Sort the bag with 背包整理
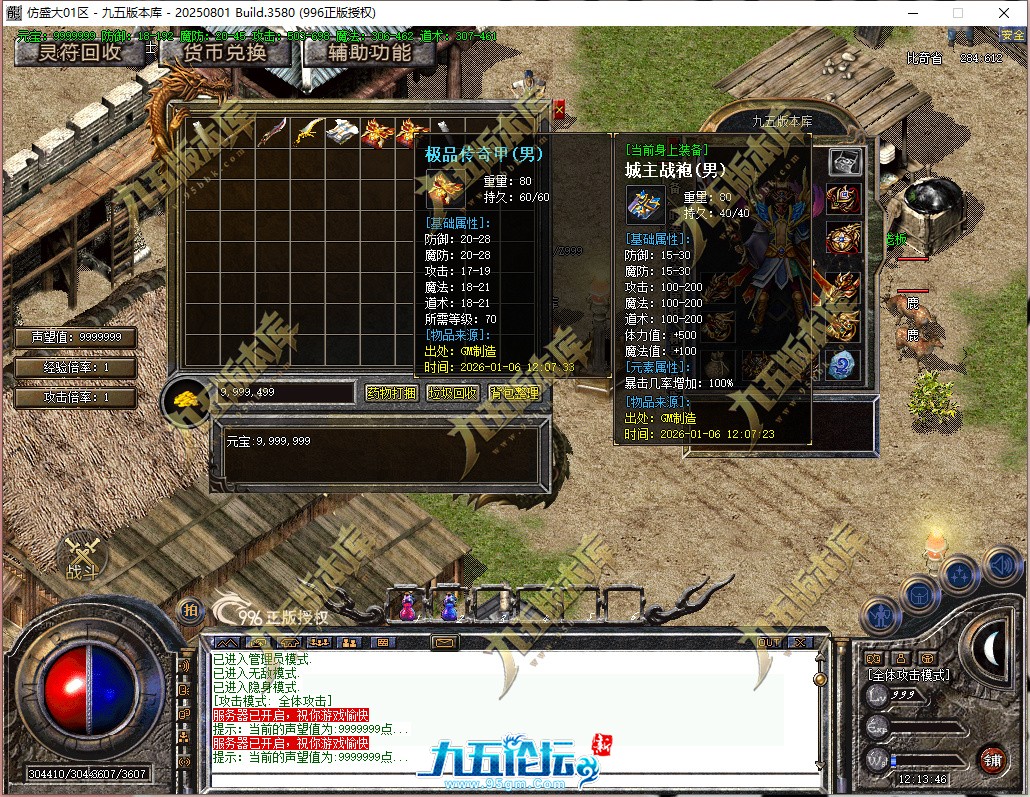The width and height of the screenshot is (1030, 797). (515, 393)
